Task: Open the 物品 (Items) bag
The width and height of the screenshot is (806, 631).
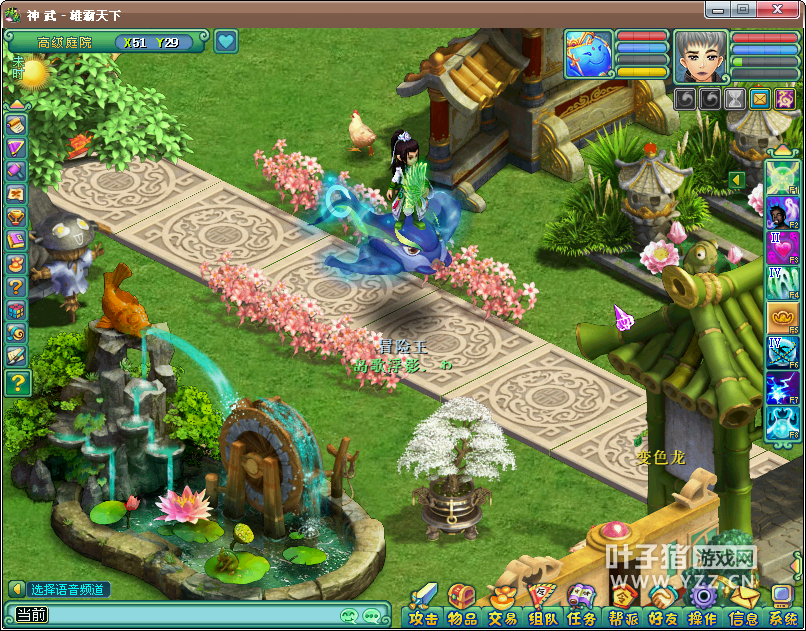Action: point(461,605)
